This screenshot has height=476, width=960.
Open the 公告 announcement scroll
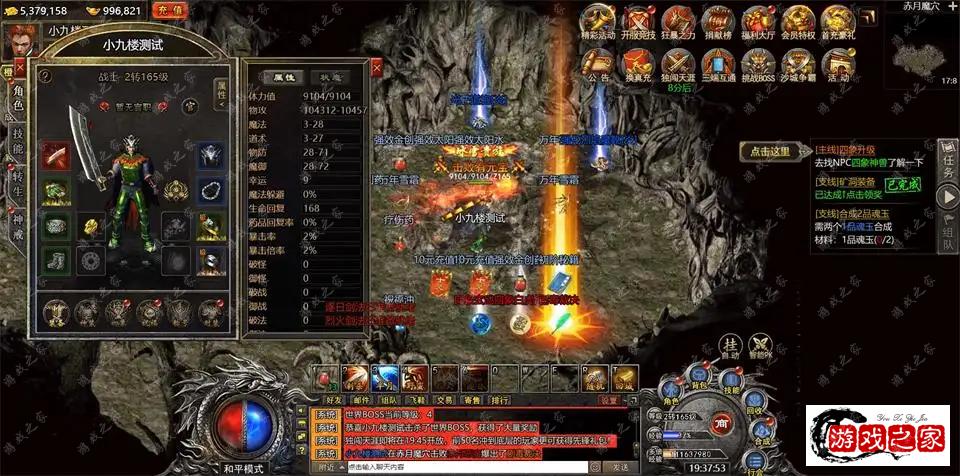point(598,64)
